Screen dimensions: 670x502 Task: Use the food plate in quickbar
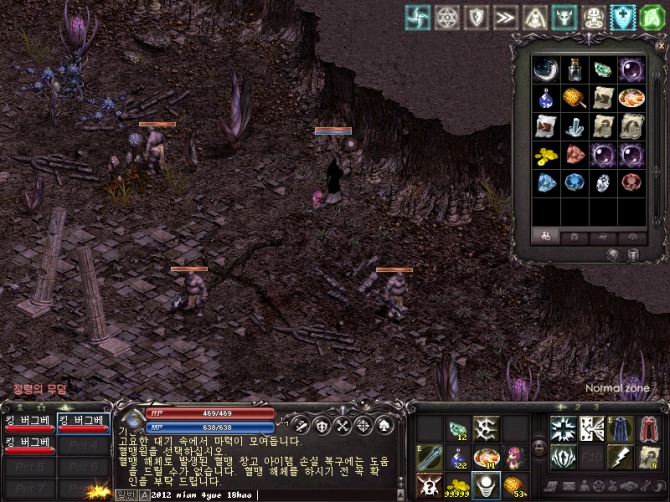click(486, 457)
